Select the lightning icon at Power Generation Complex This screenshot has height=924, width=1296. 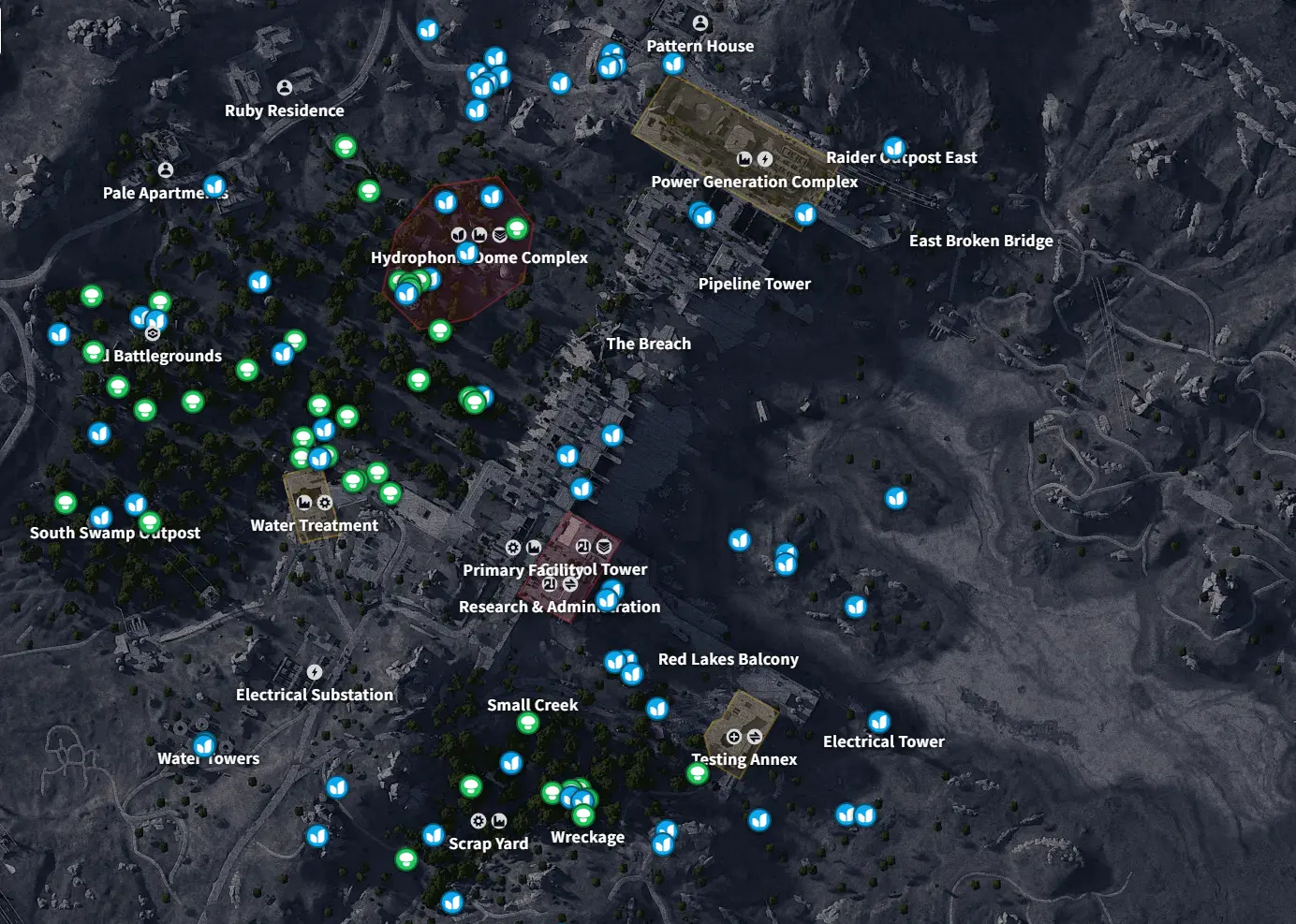point(765,158)
